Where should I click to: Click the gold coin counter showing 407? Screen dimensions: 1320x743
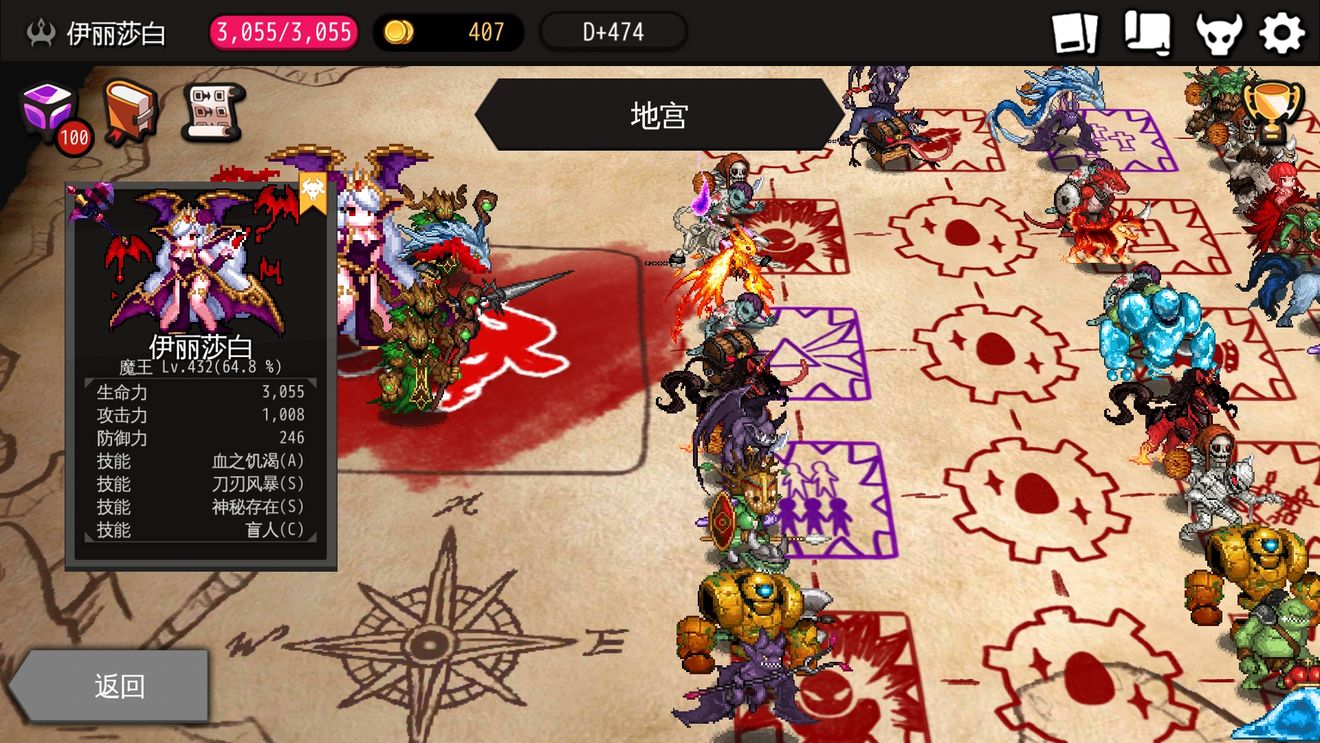click(x=447, y=32)
